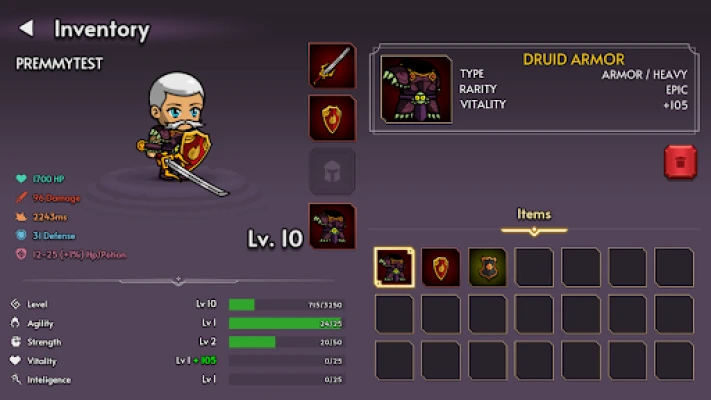Choose the highlighted Druid Armor in items
Viewport: 711px width, 400px height.
click(x=394, y=267)
